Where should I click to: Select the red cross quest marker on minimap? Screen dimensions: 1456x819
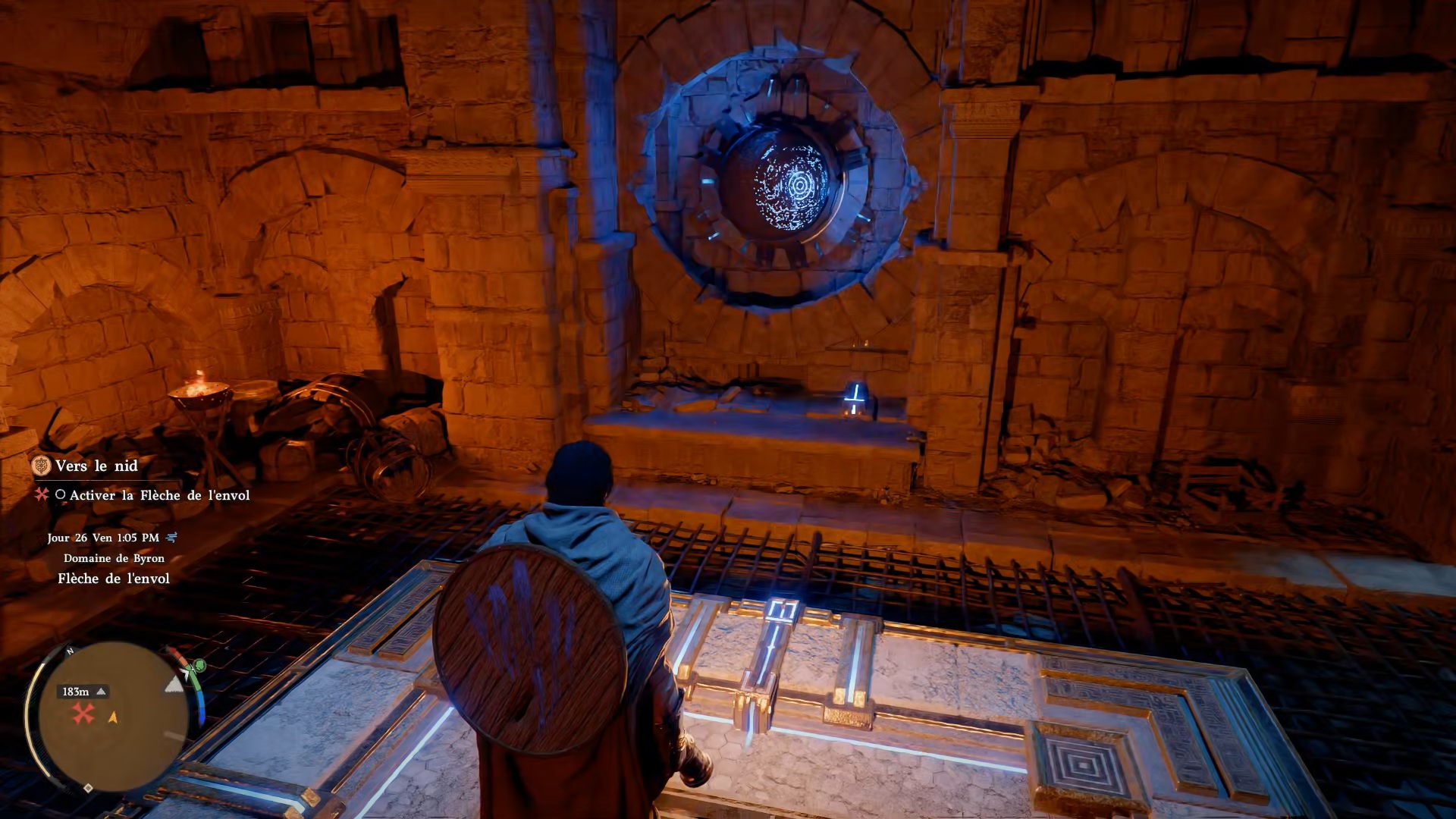(x=83, y=713)
